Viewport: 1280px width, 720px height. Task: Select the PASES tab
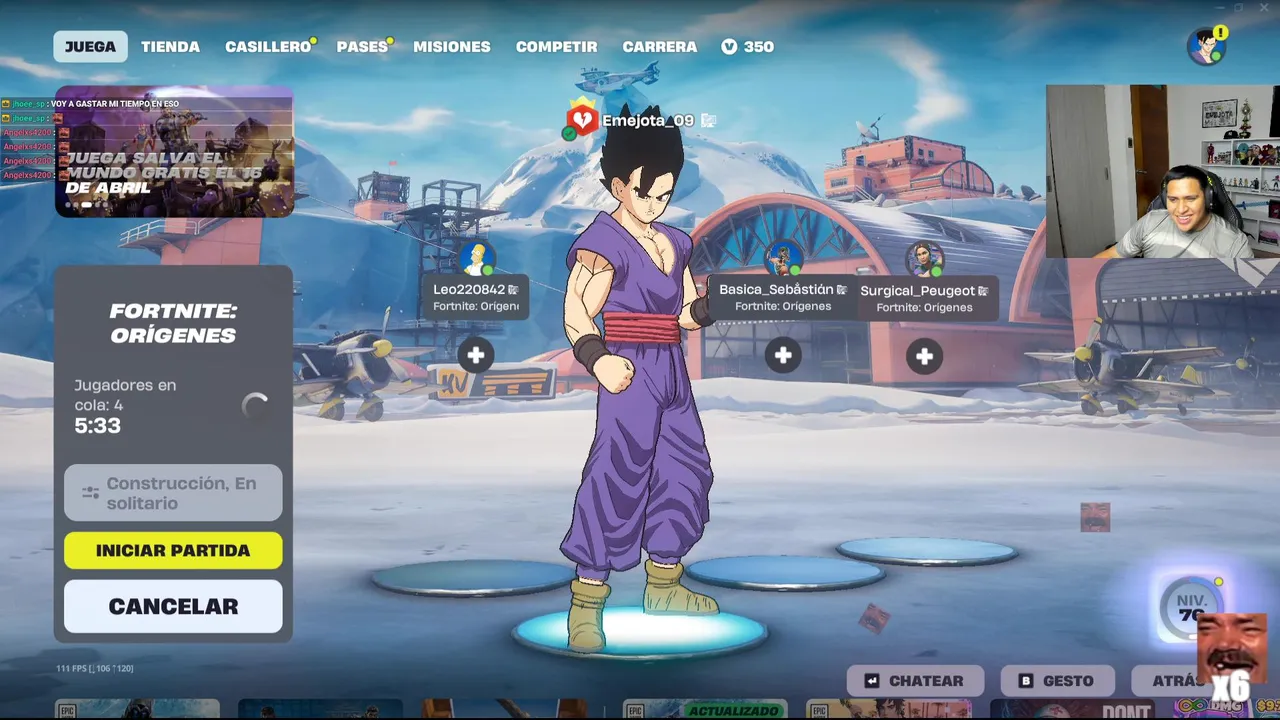362,47
